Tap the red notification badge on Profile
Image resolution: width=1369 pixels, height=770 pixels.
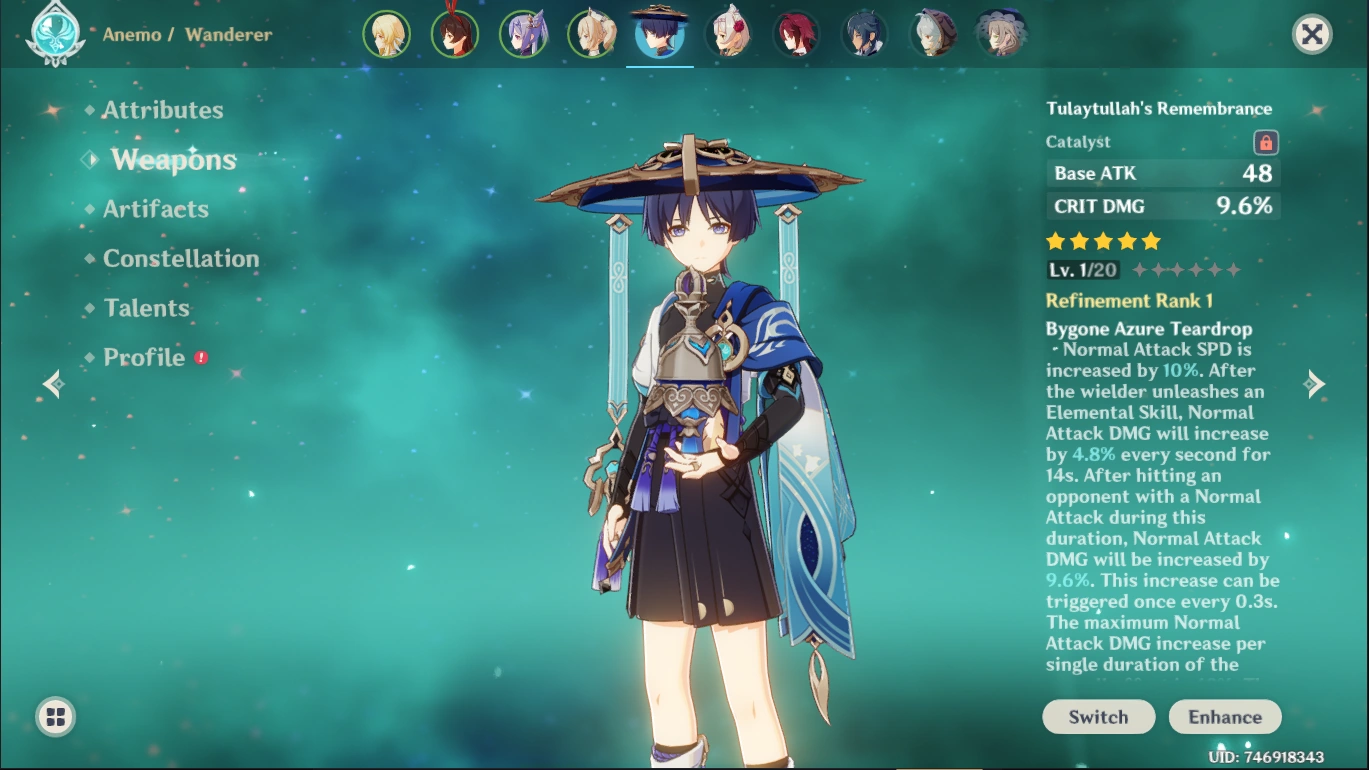201,356
